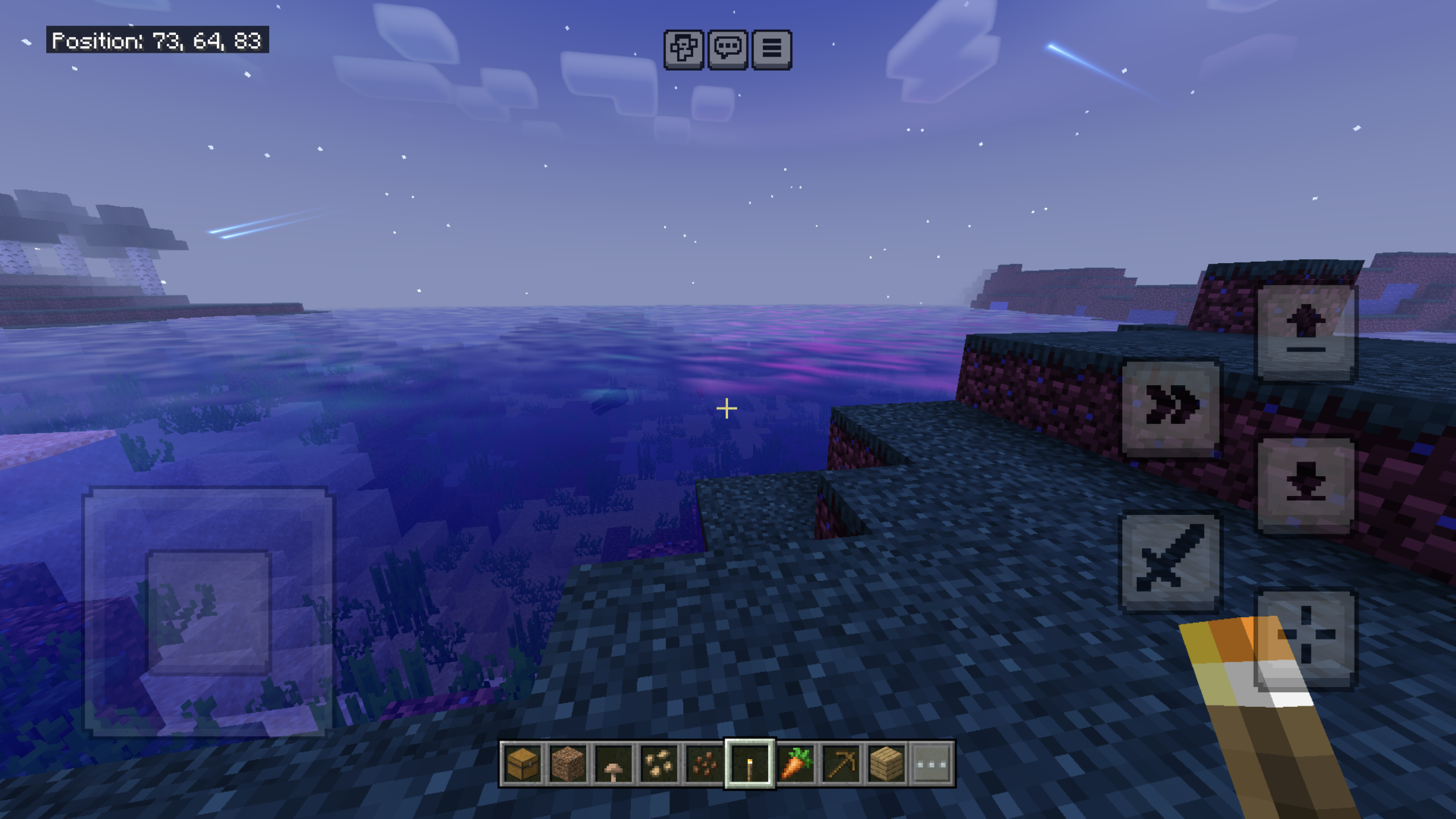This screenshot has height=819, width=1456.
Task: Select the wooden pickaxe hotbar slot
Action: [x=841, y=764]
